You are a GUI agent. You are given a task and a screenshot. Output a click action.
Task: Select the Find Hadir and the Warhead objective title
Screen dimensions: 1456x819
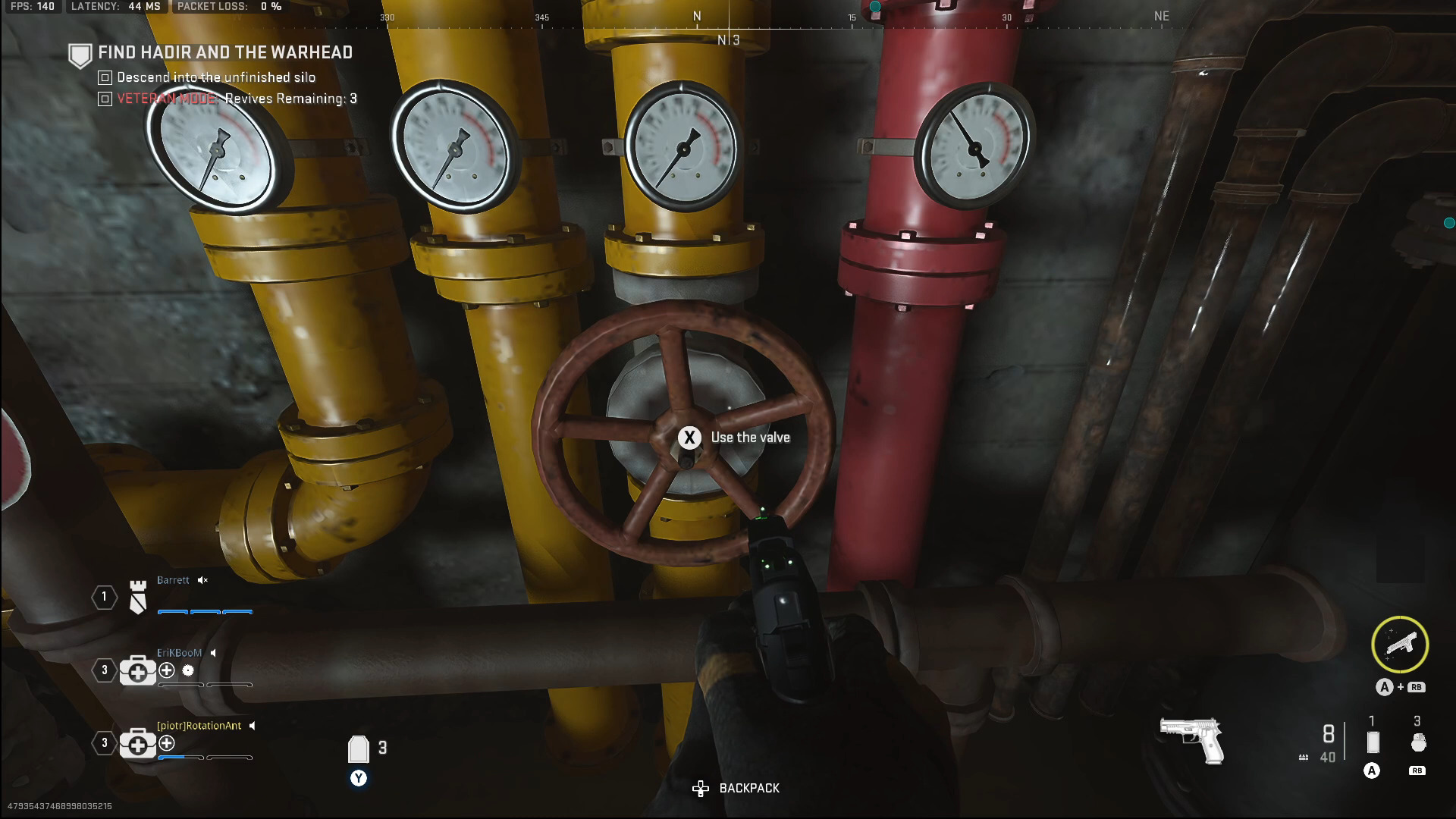(225, 52)
